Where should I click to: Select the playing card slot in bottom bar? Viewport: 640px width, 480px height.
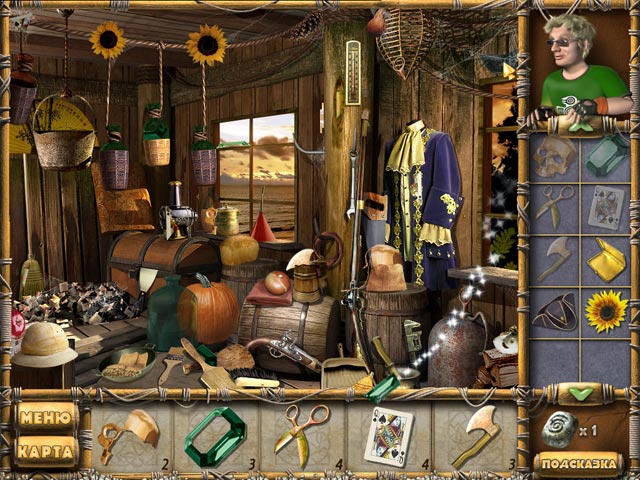388,436
